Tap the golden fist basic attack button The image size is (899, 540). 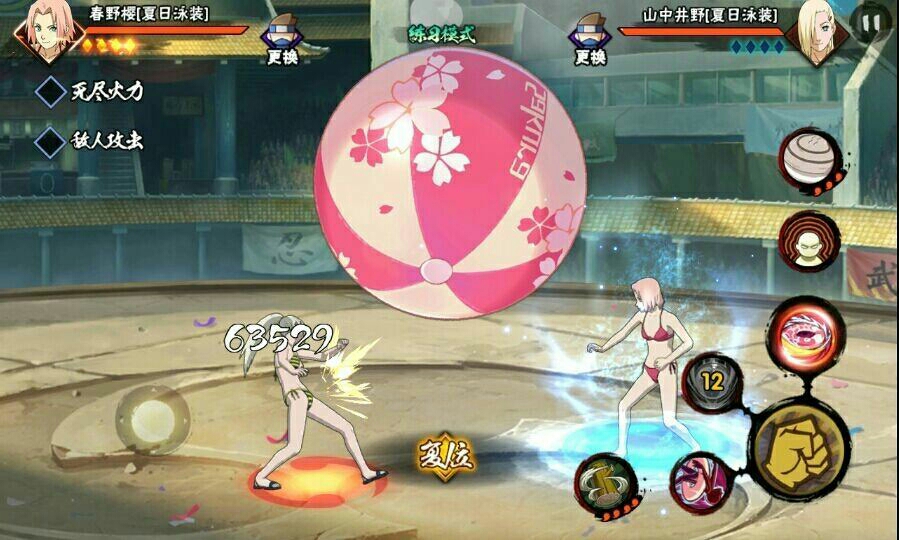click(799, 443)
